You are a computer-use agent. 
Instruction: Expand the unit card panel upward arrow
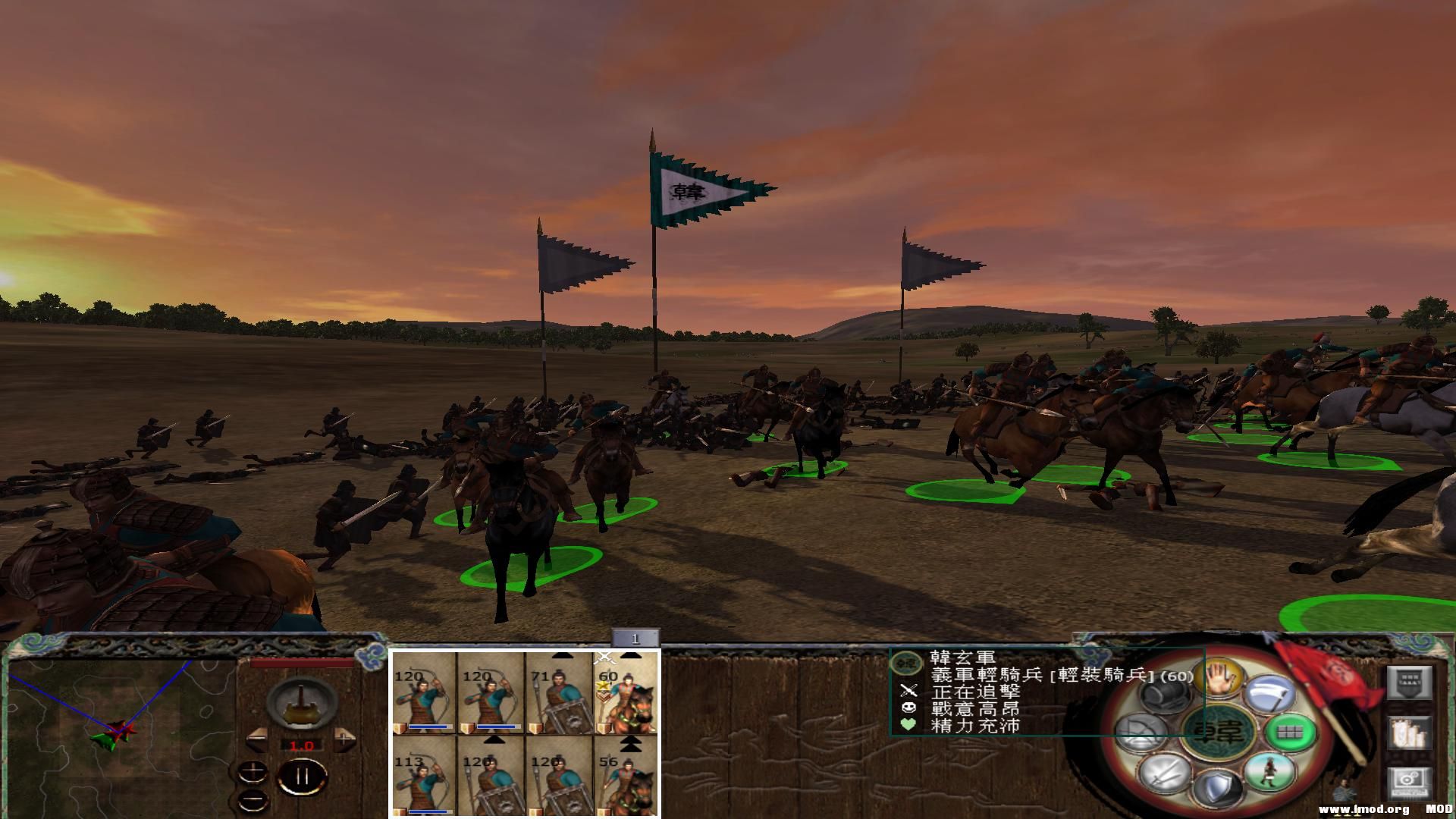560,655
